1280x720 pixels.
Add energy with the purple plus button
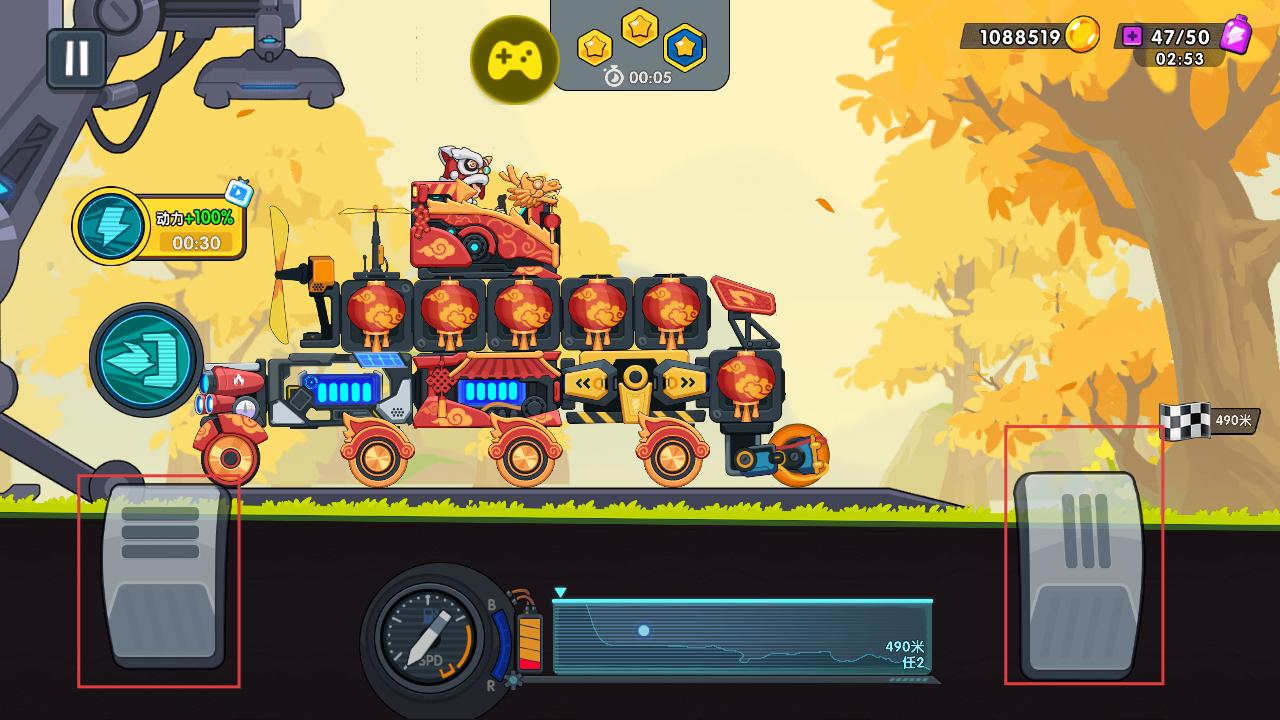(x=1132, y=37)
